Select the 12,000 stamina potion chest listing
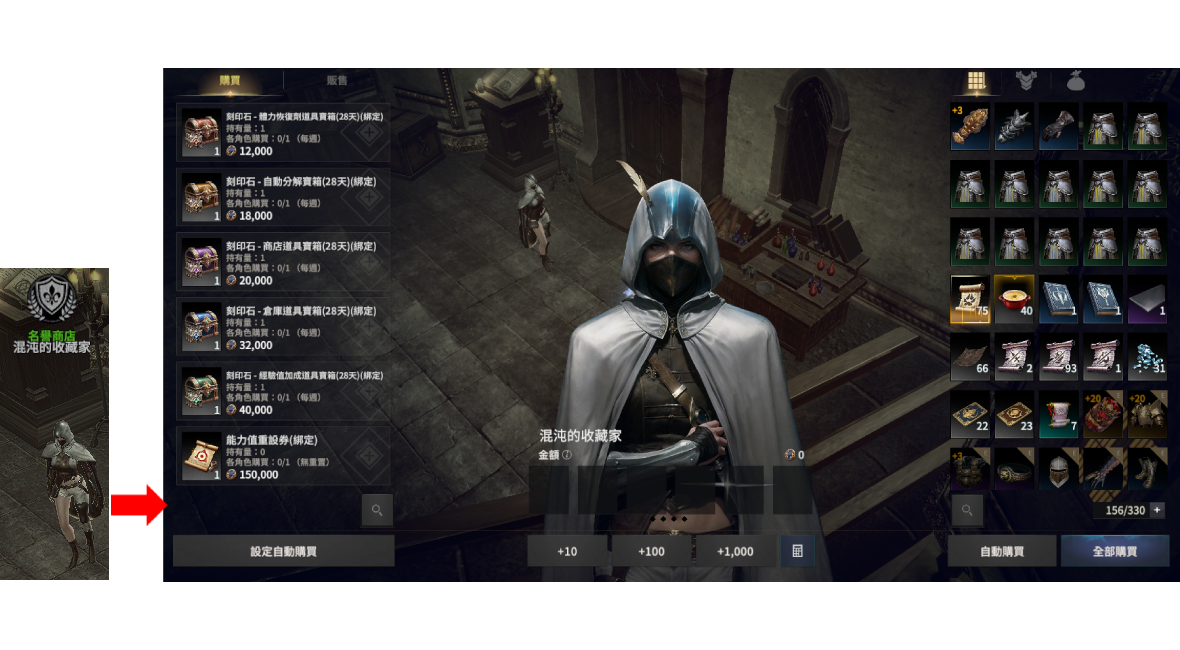The image size is (1180, 650). (x=284, y=133)
